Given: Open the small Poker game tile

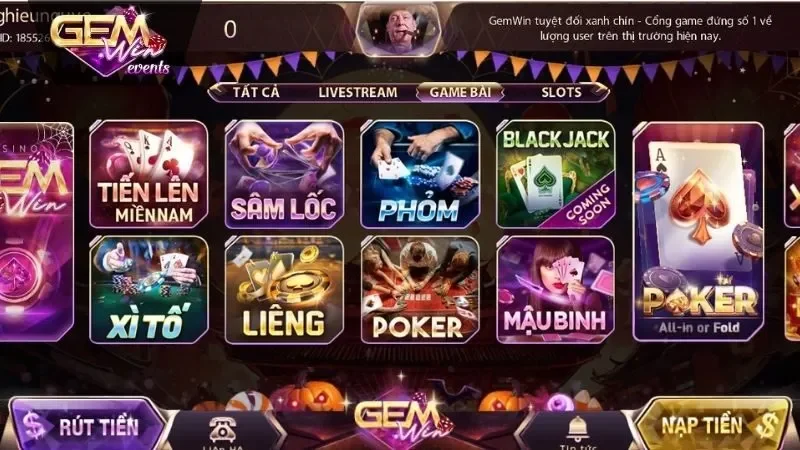Looking at the screenshot, I should pyautogui.click(x=419, y=289).
